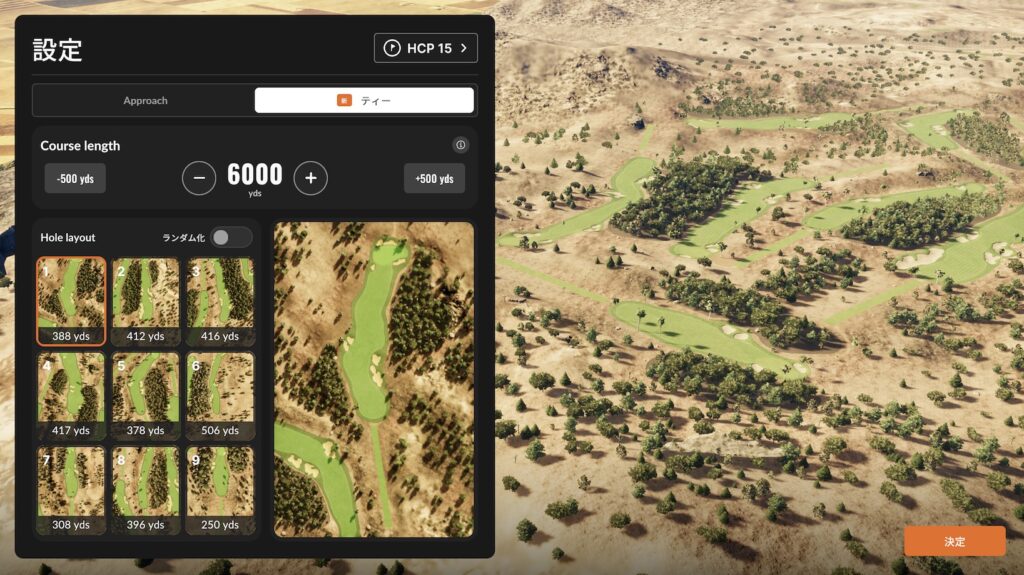Viewport: 1024px width, 575px height.
Task: Pick hole 3 layout, 416 yds
Action: pos(220,301)
